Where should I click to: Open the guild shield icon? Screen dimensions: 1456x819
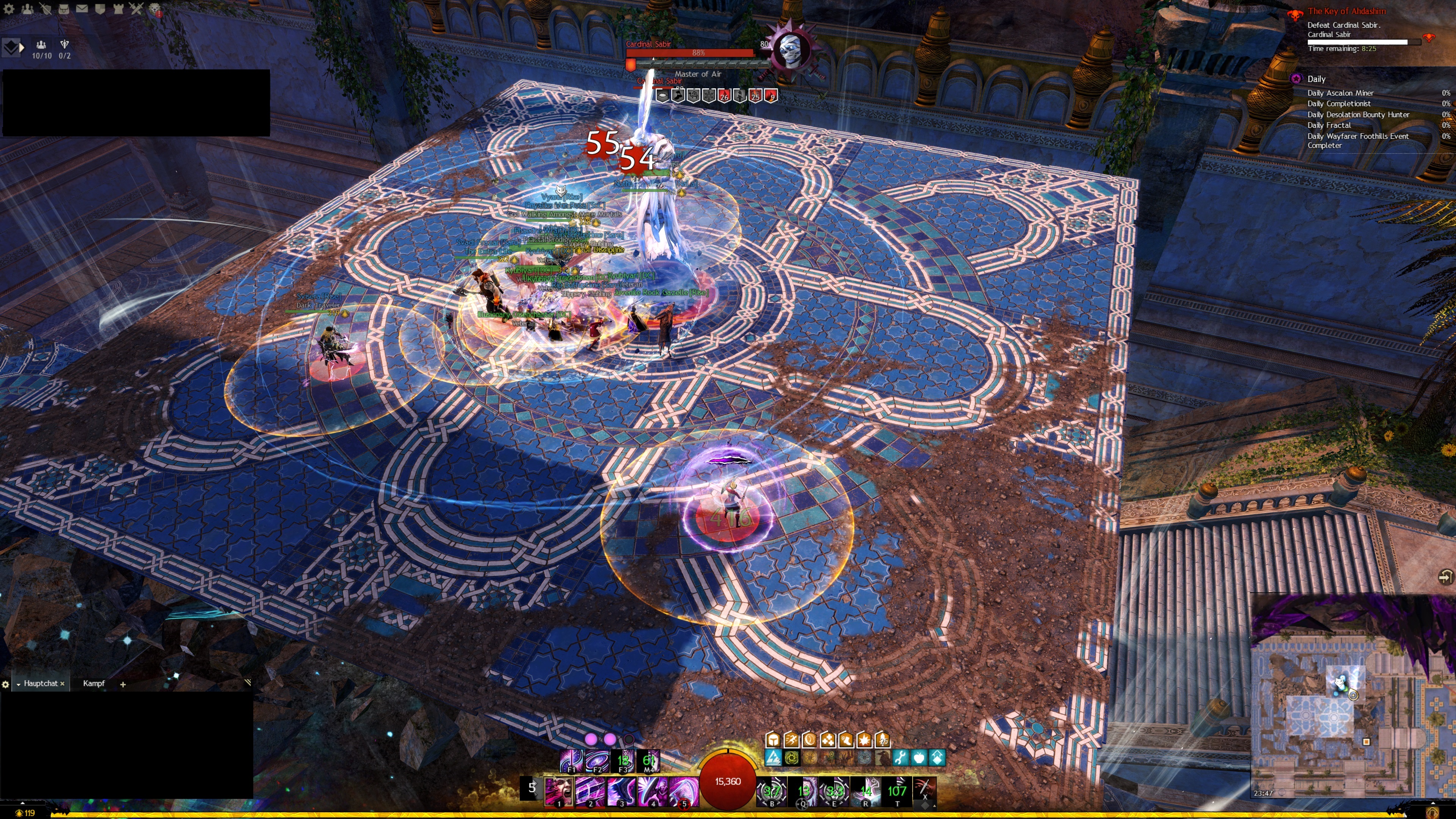100,9
